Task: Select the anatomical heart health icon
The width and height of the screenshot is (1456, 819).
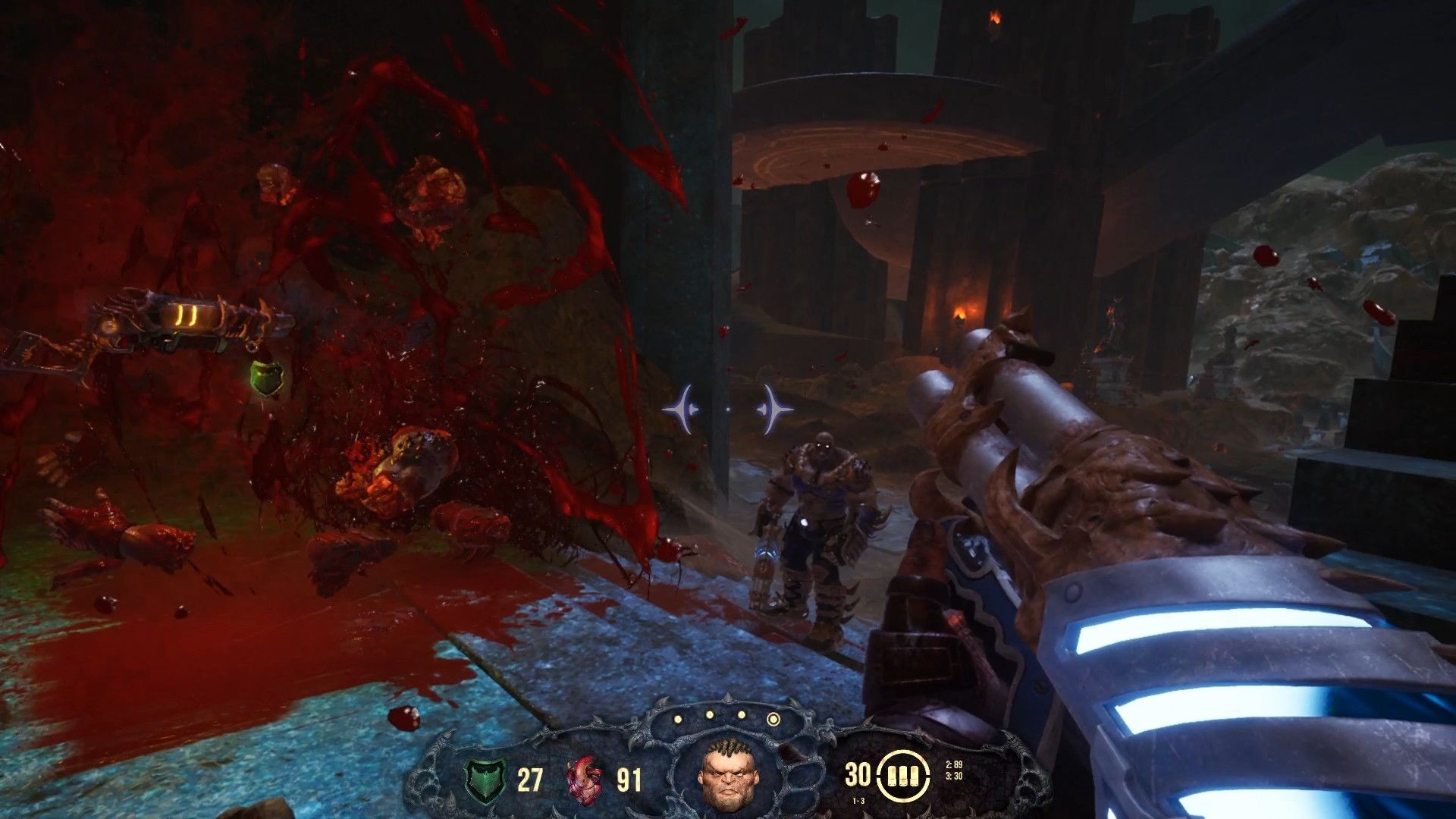Action: click(x=584, y=779)
